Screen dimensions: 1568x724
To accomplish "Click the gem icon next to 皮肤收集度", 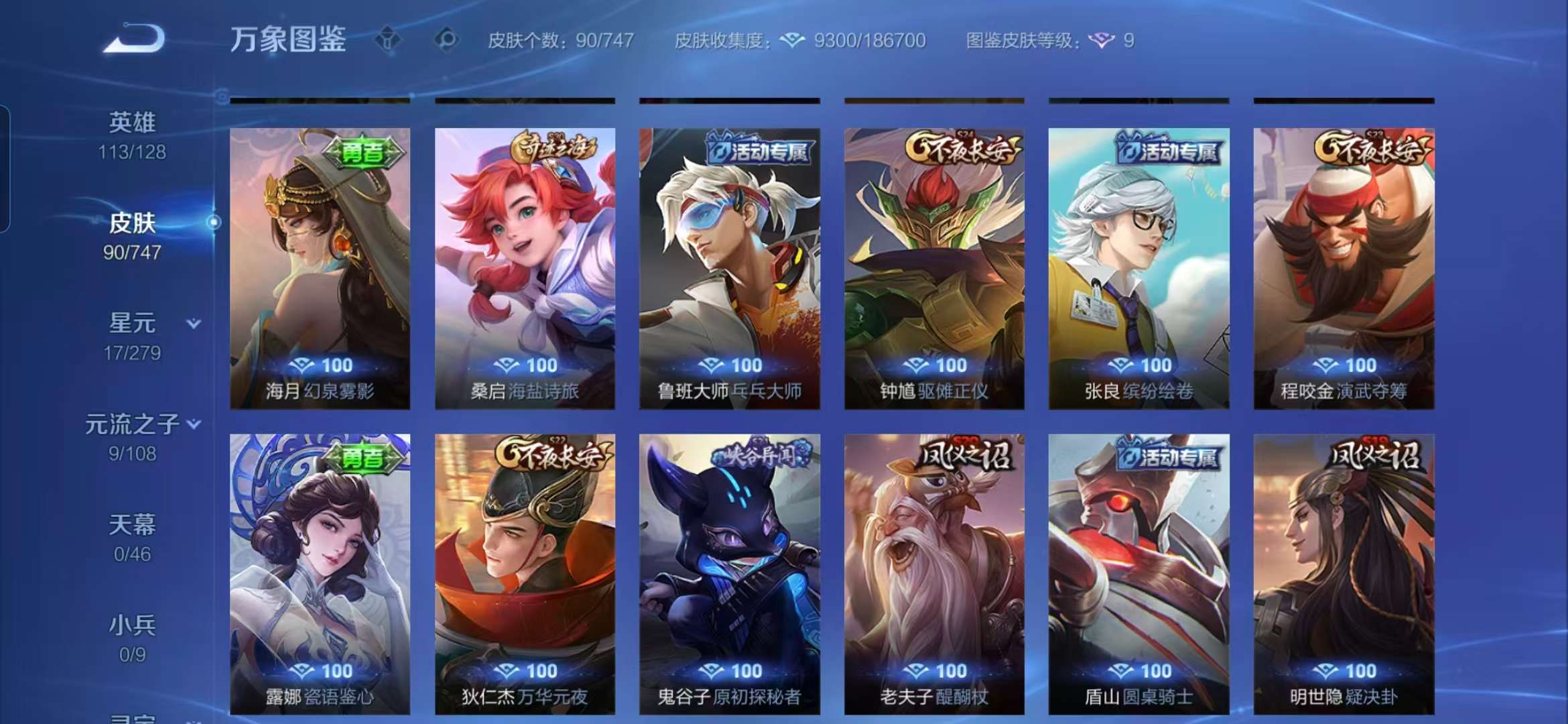I will pos(793,40).
